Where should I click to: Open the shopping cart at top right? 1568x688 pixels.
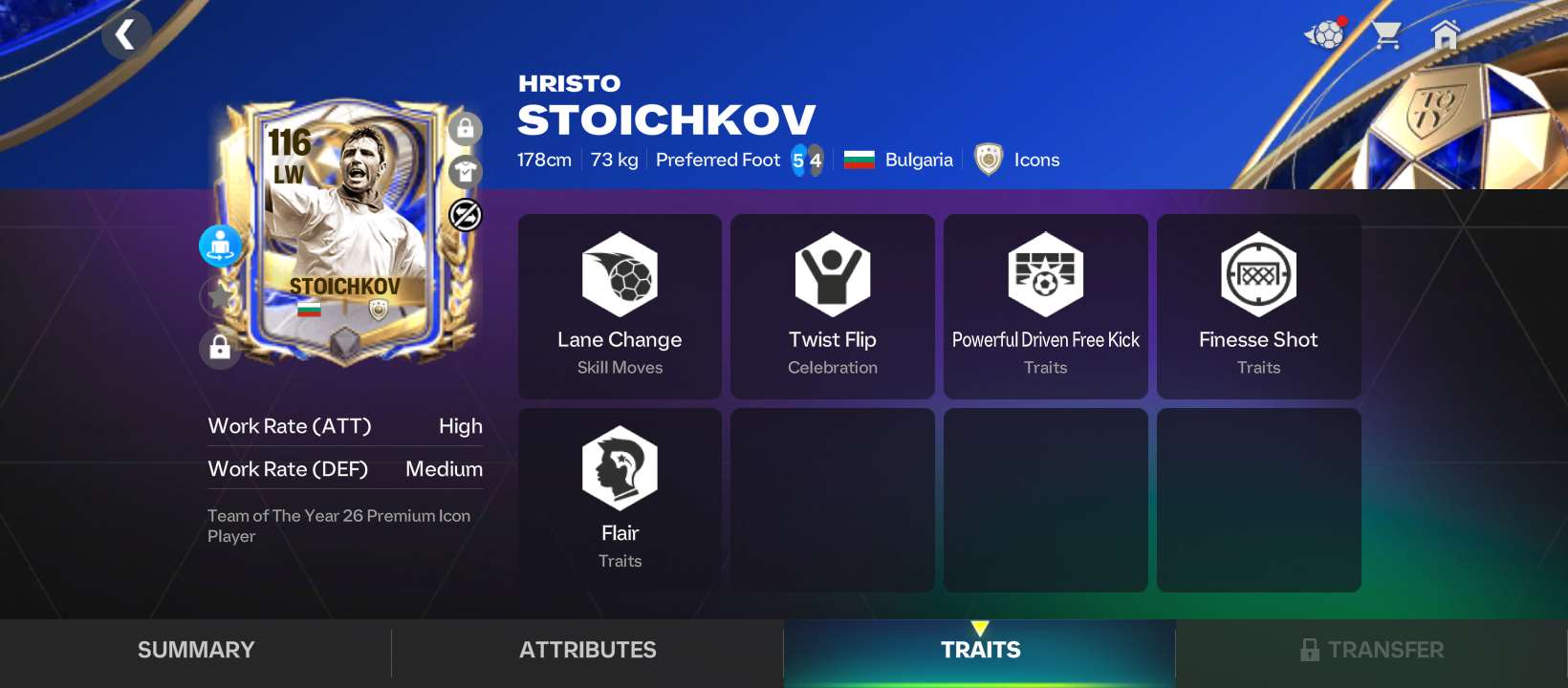(1384, 34)
